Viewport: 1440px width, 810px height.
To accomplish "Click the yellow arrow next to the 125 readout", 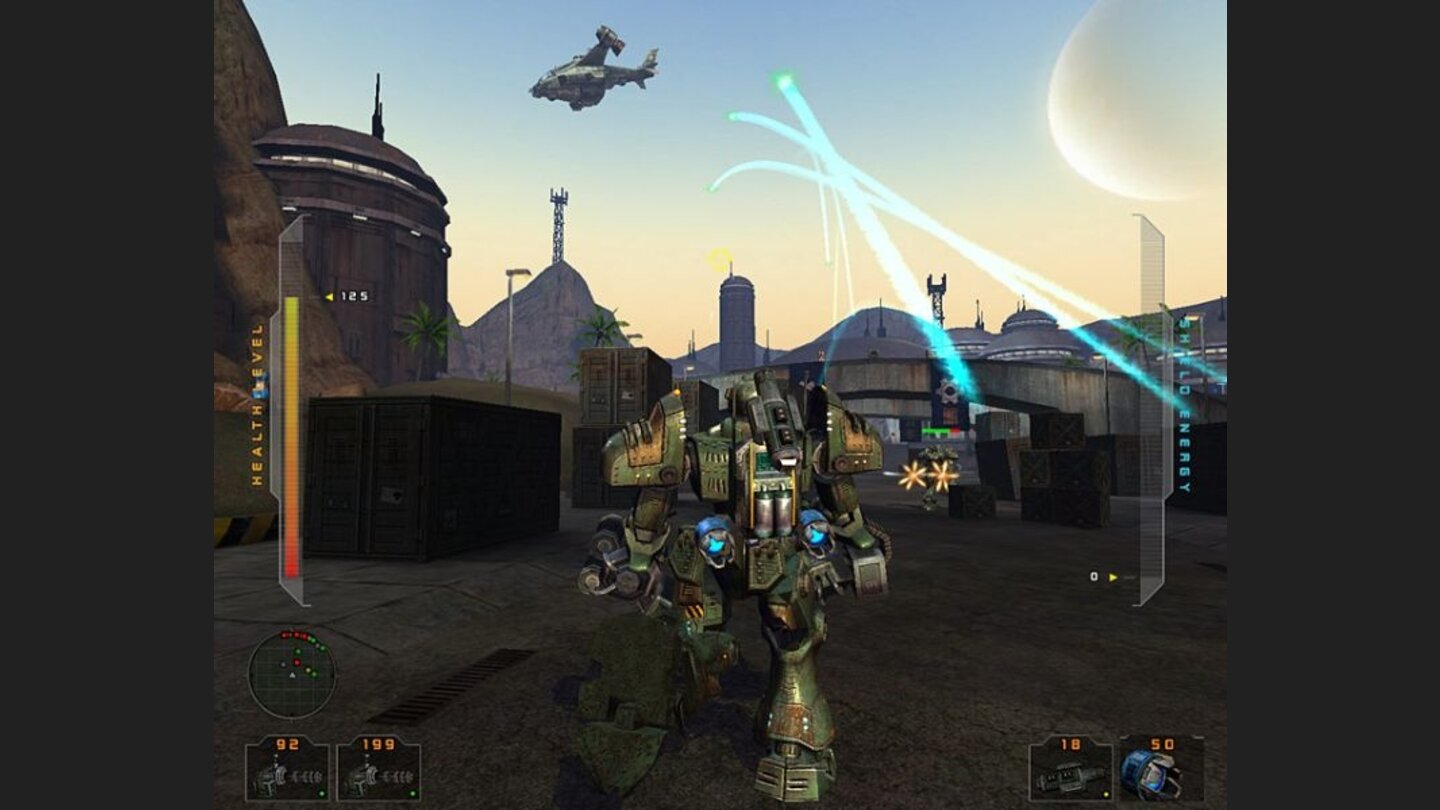I will tap(328, 296).
